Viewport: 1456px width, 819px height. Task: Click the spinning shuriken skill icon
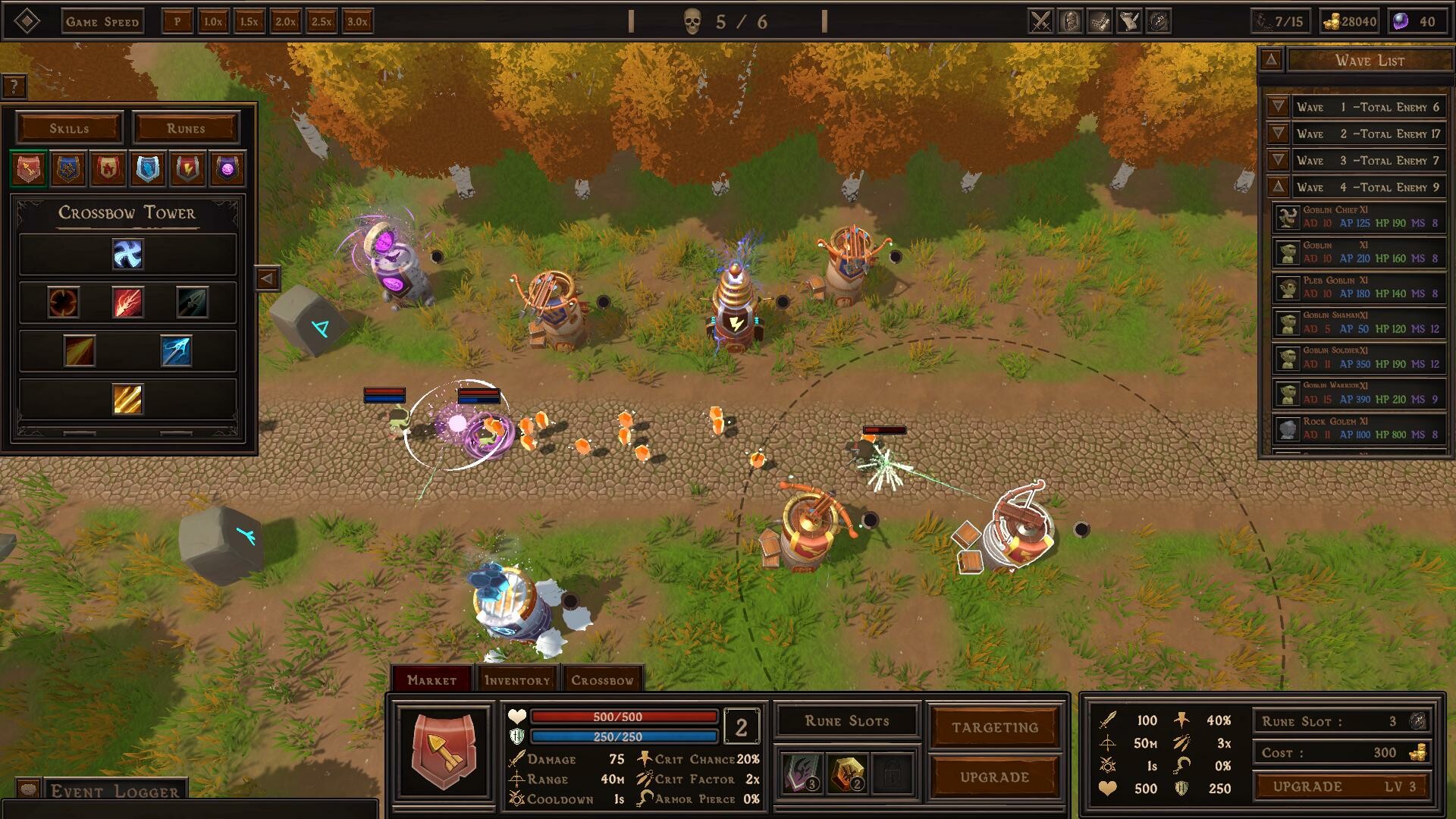pyautogui.click(x=127, y=255)
